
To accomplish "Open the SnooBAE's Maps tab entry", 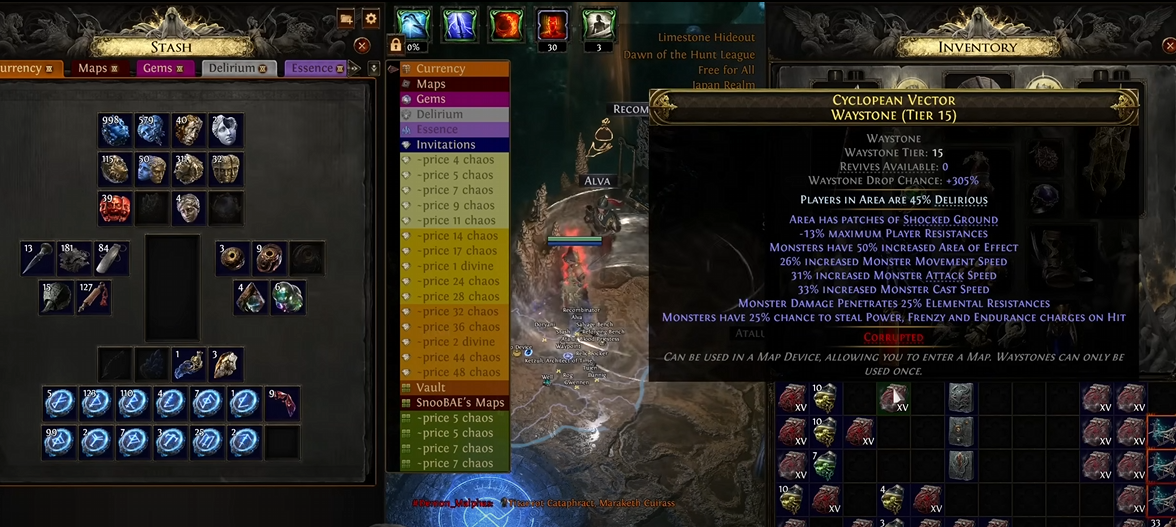I will (x=460, y=403).
